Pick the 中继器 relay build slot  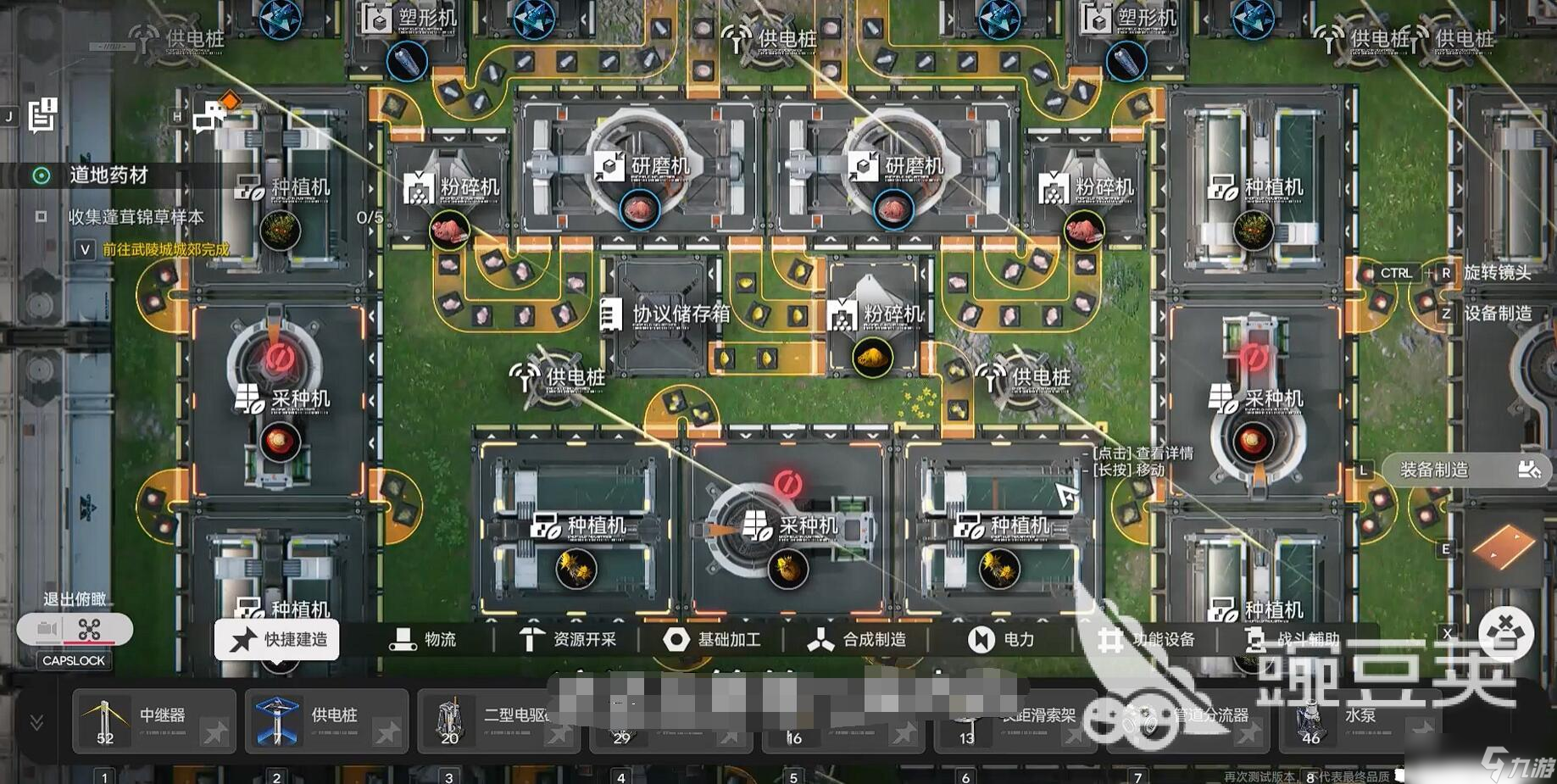click(x=154, y=721)
